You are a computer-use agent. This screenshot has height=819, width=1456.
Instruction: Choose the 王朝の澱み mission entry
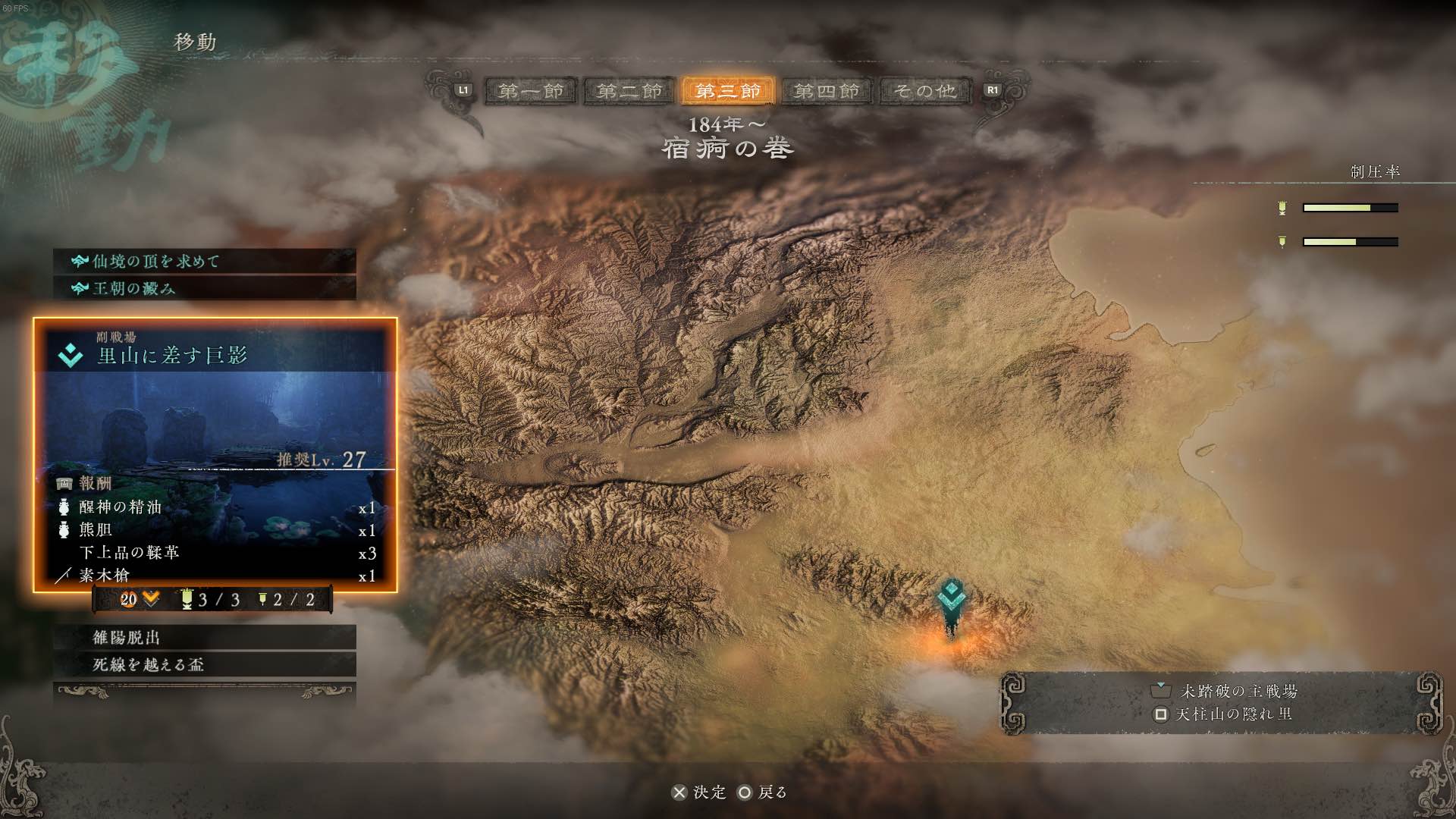coord(205,289)
